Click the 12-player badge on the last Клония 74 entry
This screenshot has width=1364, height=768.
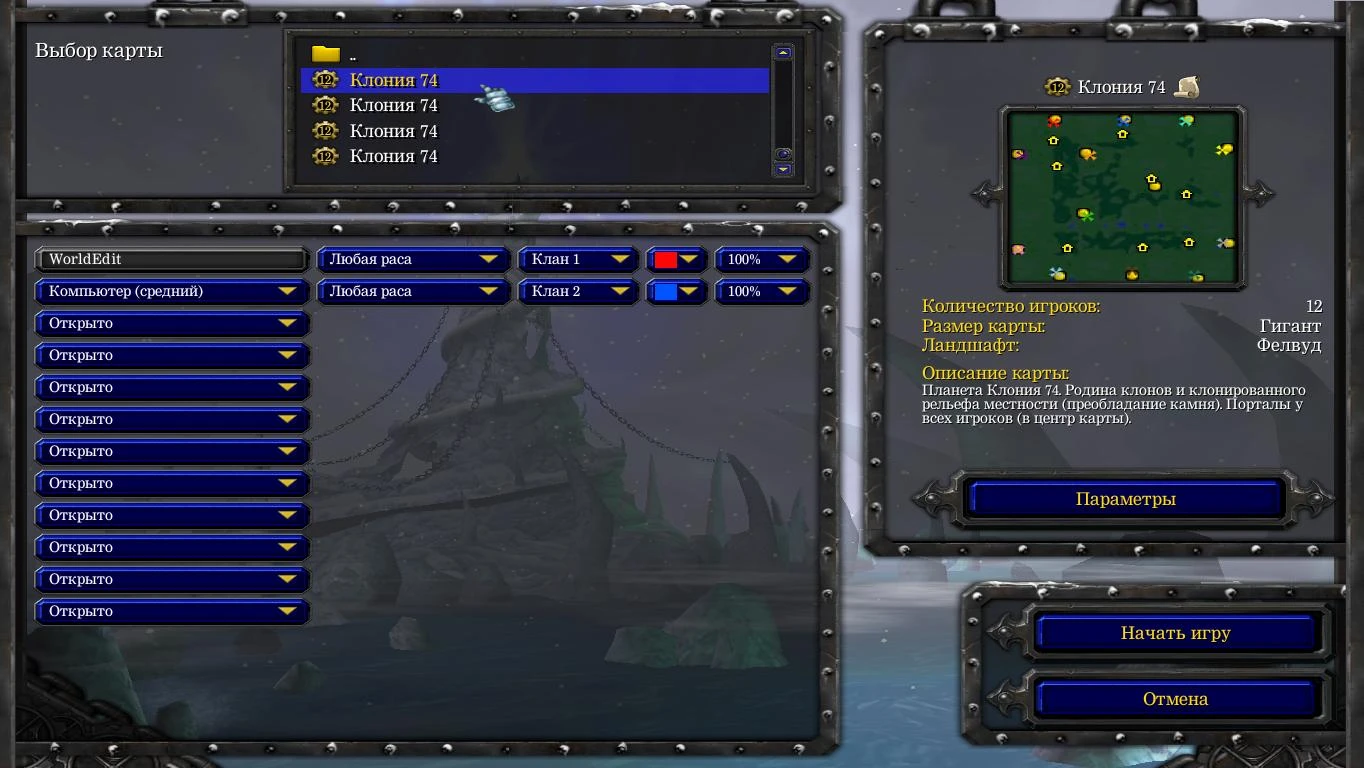pyautogui.click(x=324, y=156)
